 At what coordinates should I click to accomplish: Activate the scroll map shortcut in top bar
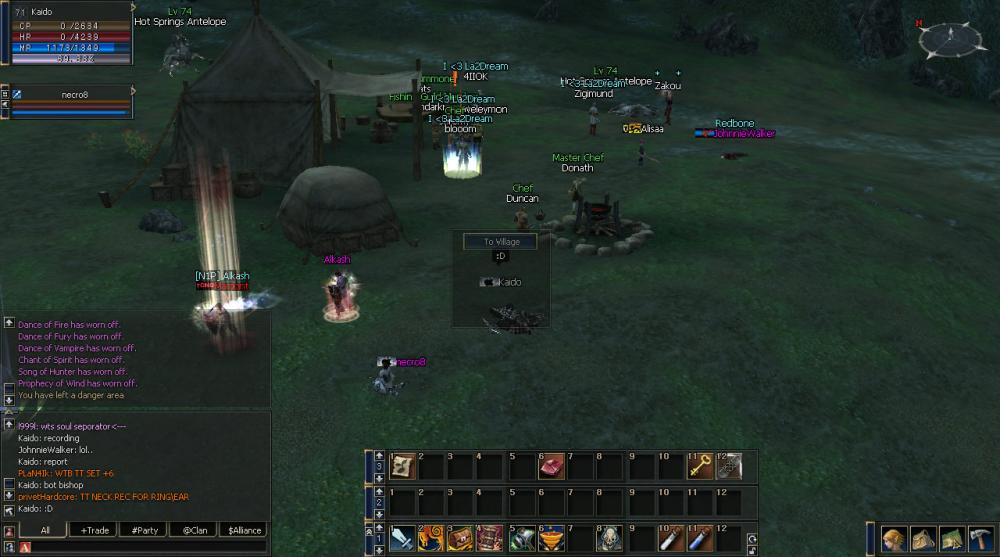(403, 466)
